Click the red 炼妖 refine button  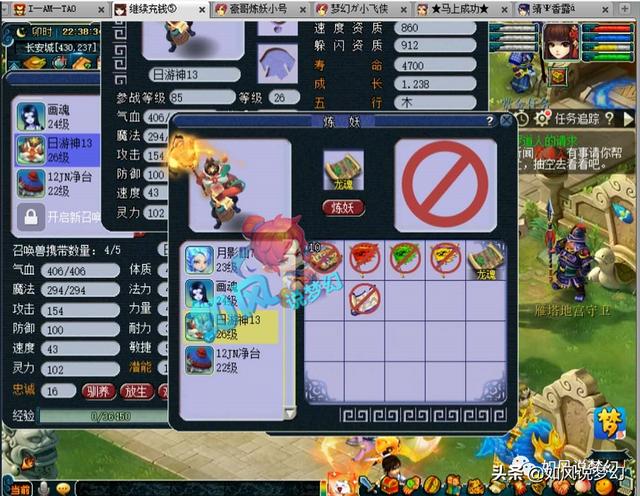[343, 207]
